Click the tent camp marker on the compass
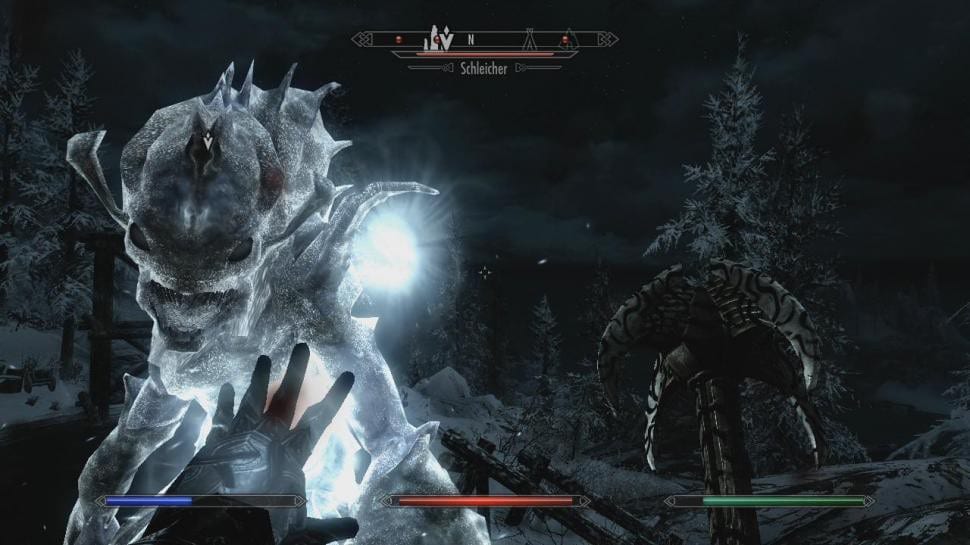 pyautogui.click(x=527, y=40)
